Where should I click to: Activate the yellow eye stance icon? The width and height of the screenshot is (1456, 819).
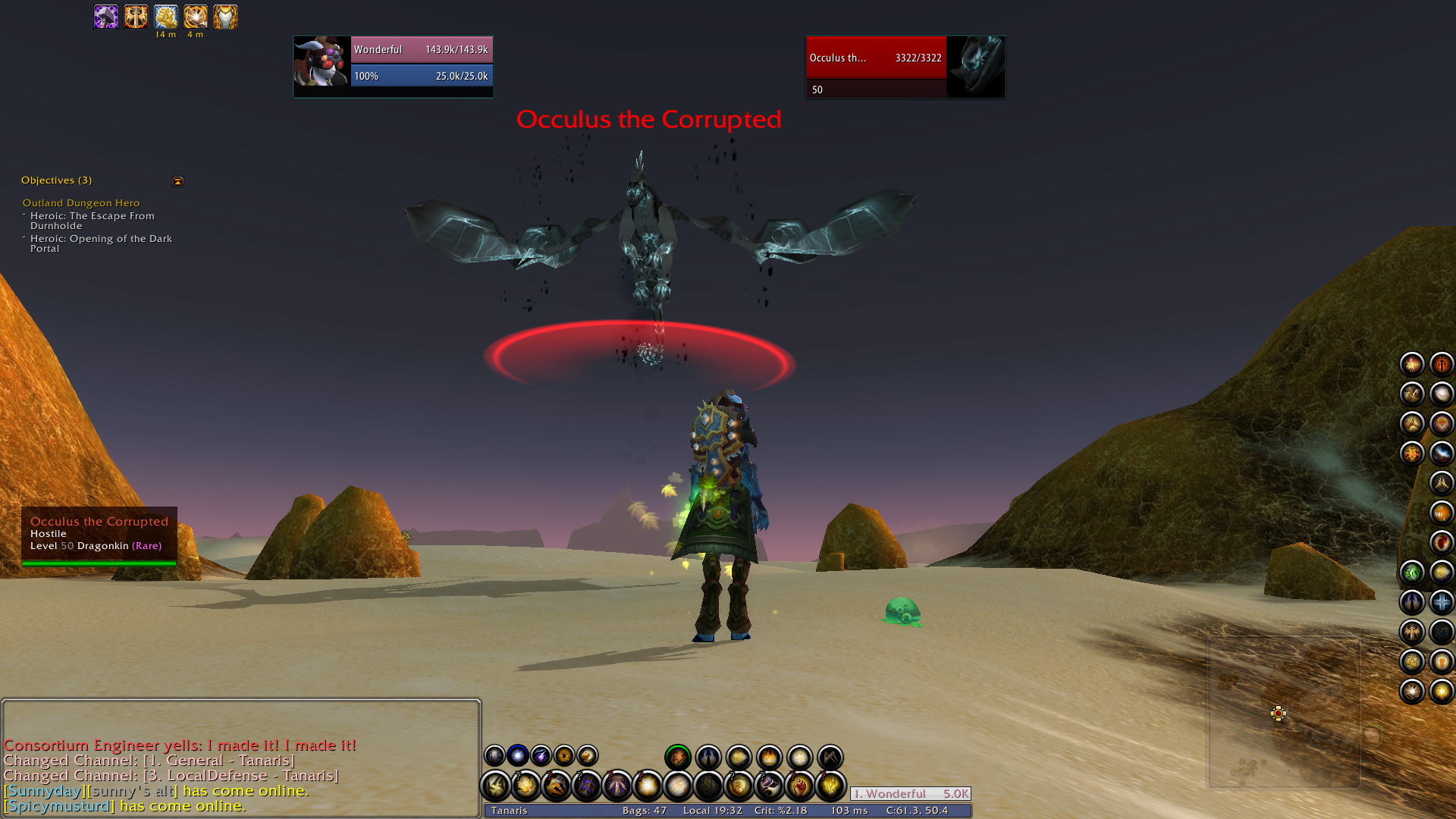pyautogui.click(x=564, y=755)
